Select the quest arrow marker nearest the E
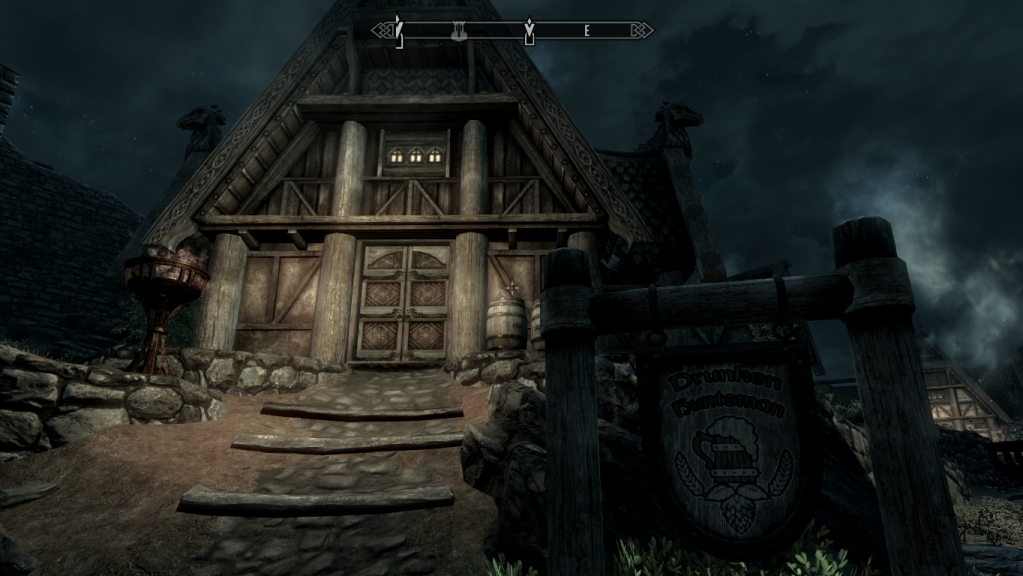This screenshot has width=1023, height=576. click(x=529, y=31)
